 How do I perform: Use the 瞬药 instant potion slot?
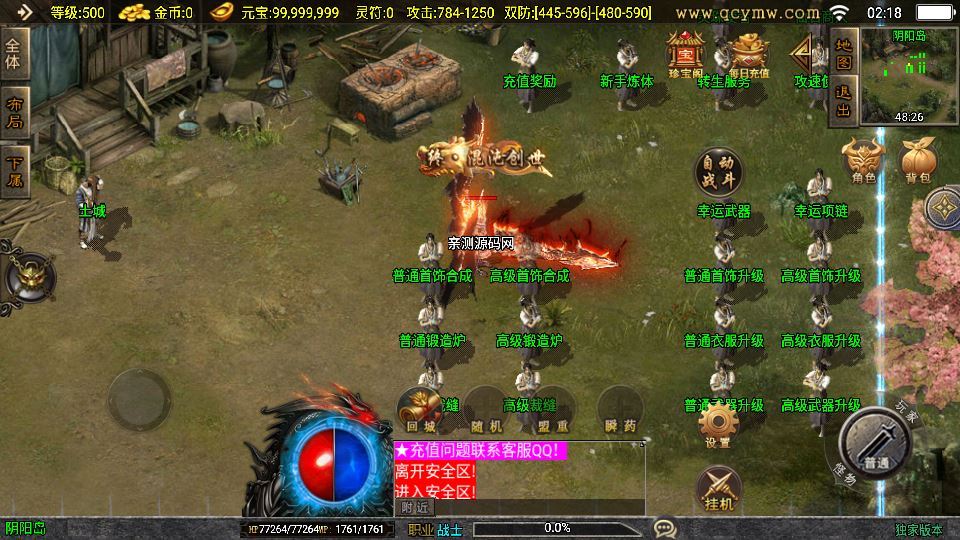coord(620,409)
